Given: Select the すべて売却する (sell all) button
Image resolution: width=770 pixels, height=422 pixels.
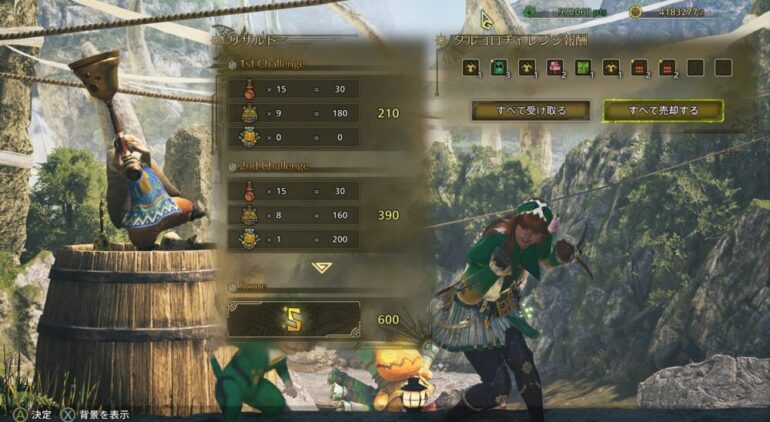Looking at the screenshot, I should [662, 110].
